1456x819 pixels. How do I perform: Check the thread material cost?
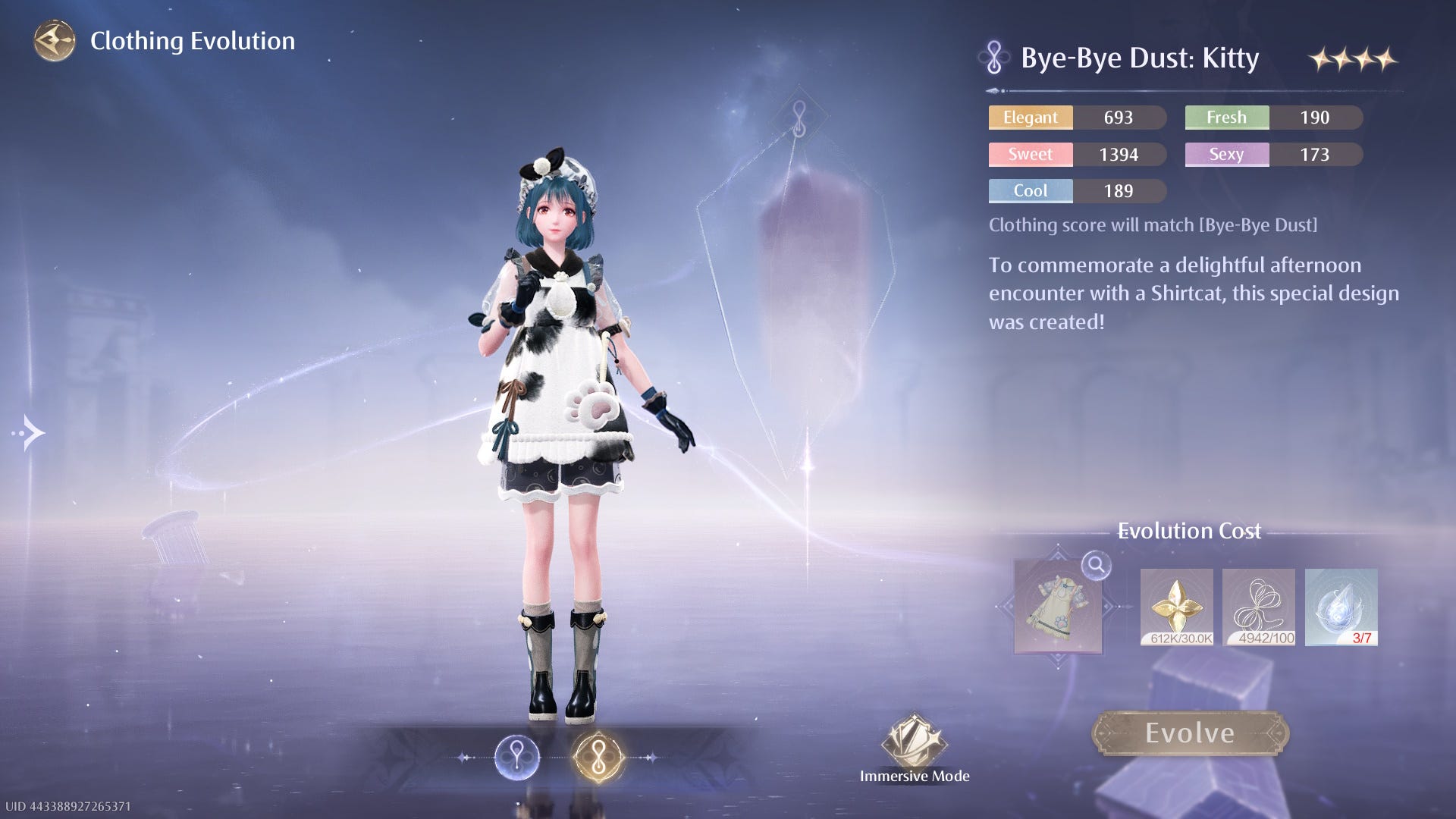(1259, 607)
